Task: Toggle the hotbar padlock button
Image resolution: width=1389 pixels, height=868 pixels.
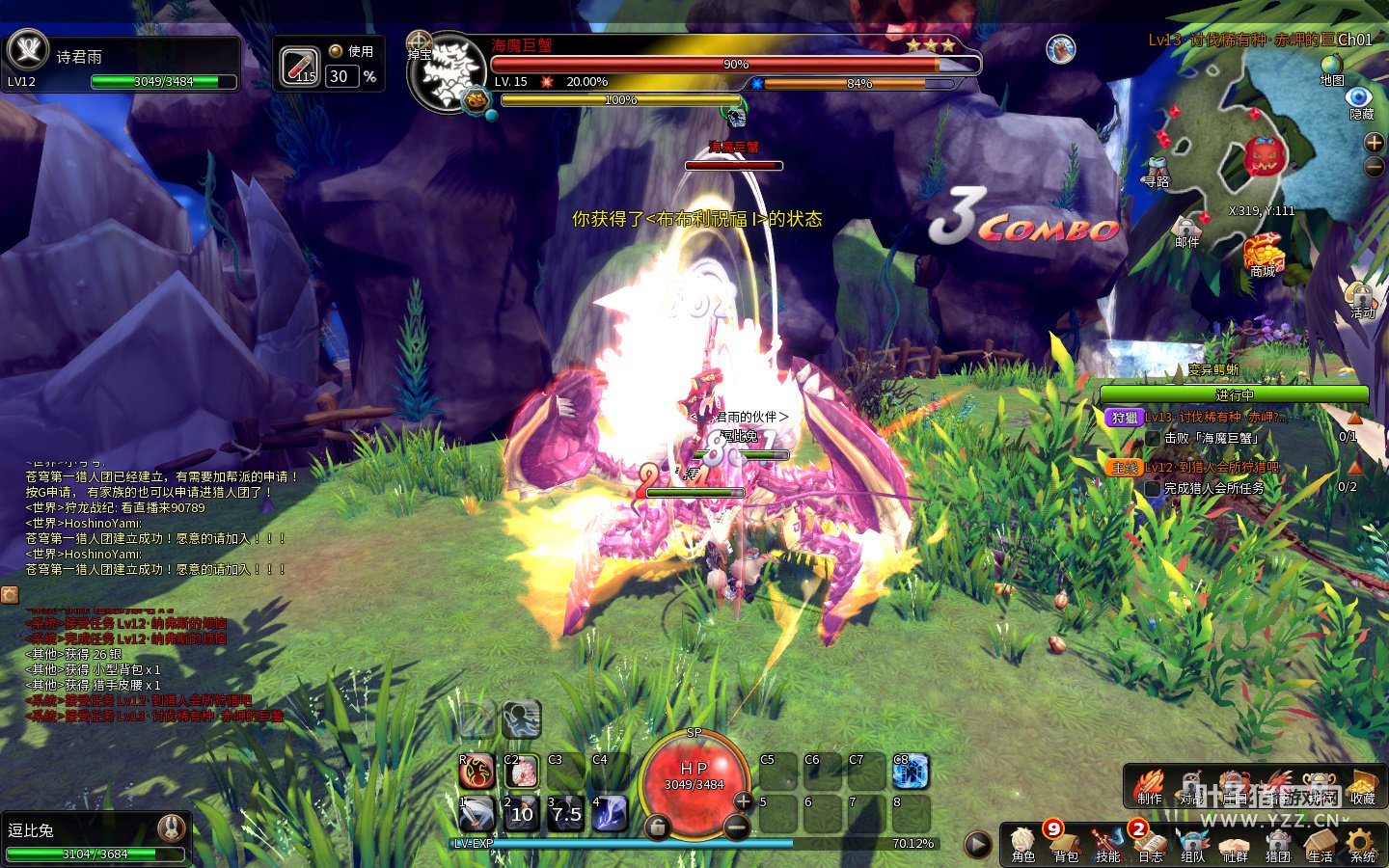Action: [x=657, y=827]
